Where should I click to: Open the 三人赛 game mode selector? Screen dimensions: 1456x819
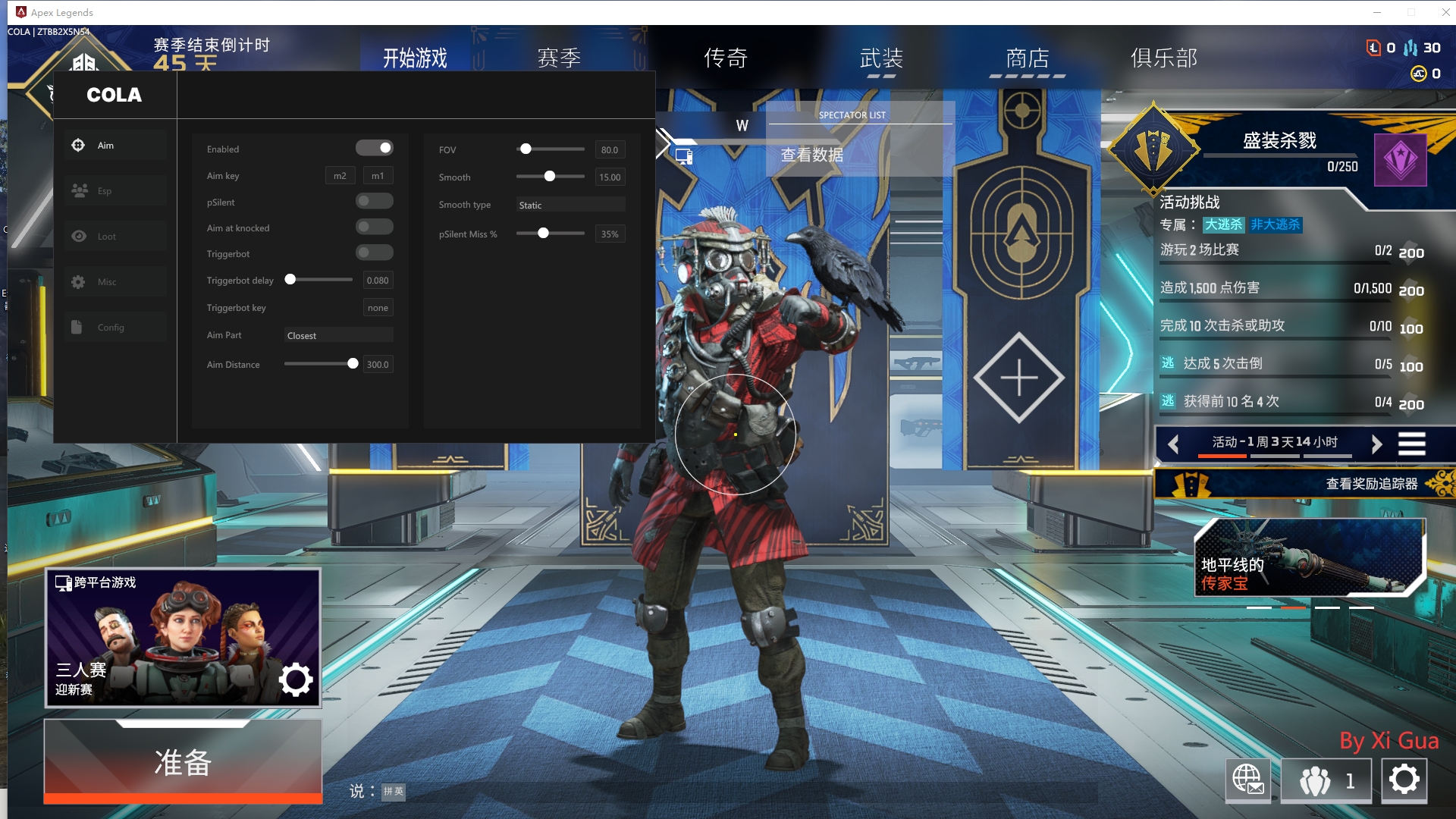point(183,637)
